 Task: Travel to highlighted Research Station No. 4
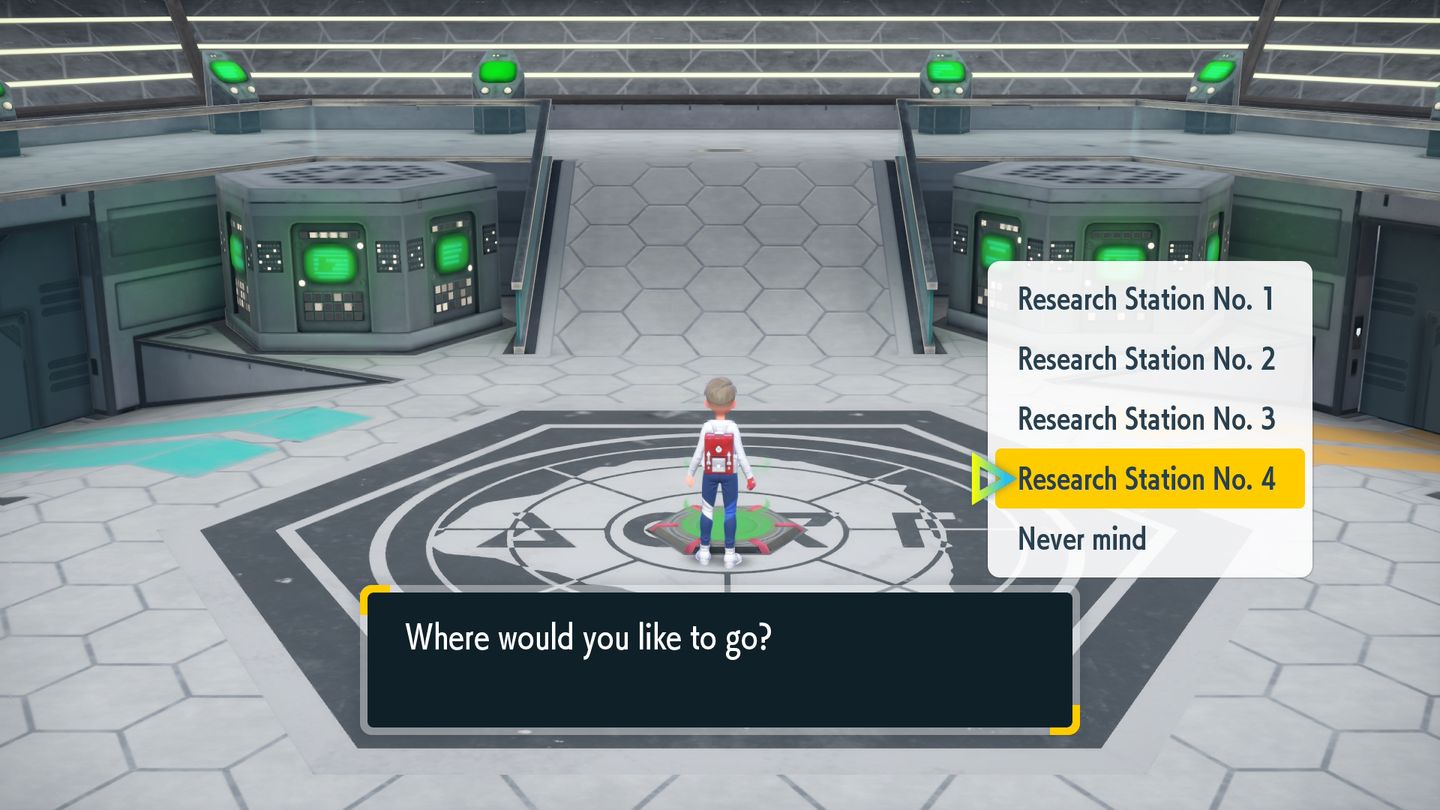point(1148,479)
